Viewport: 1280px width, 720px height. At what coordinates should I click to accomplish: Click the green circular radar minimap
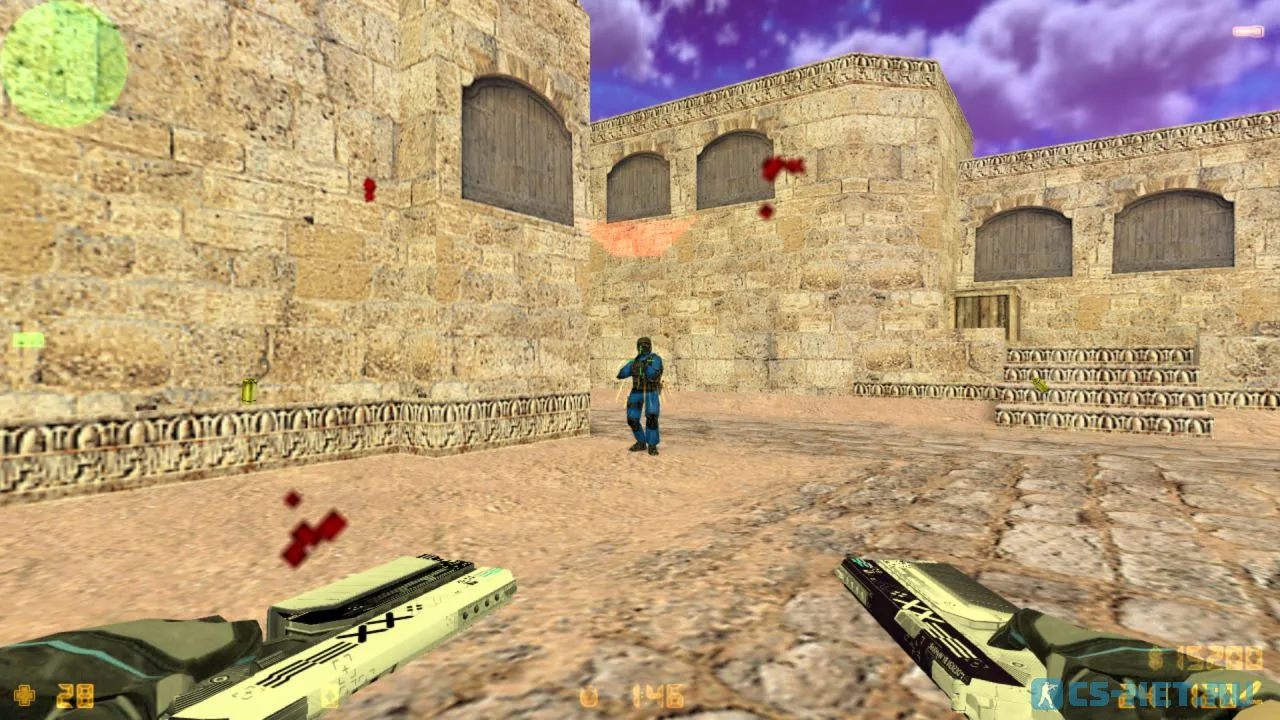tap(64, 63)
